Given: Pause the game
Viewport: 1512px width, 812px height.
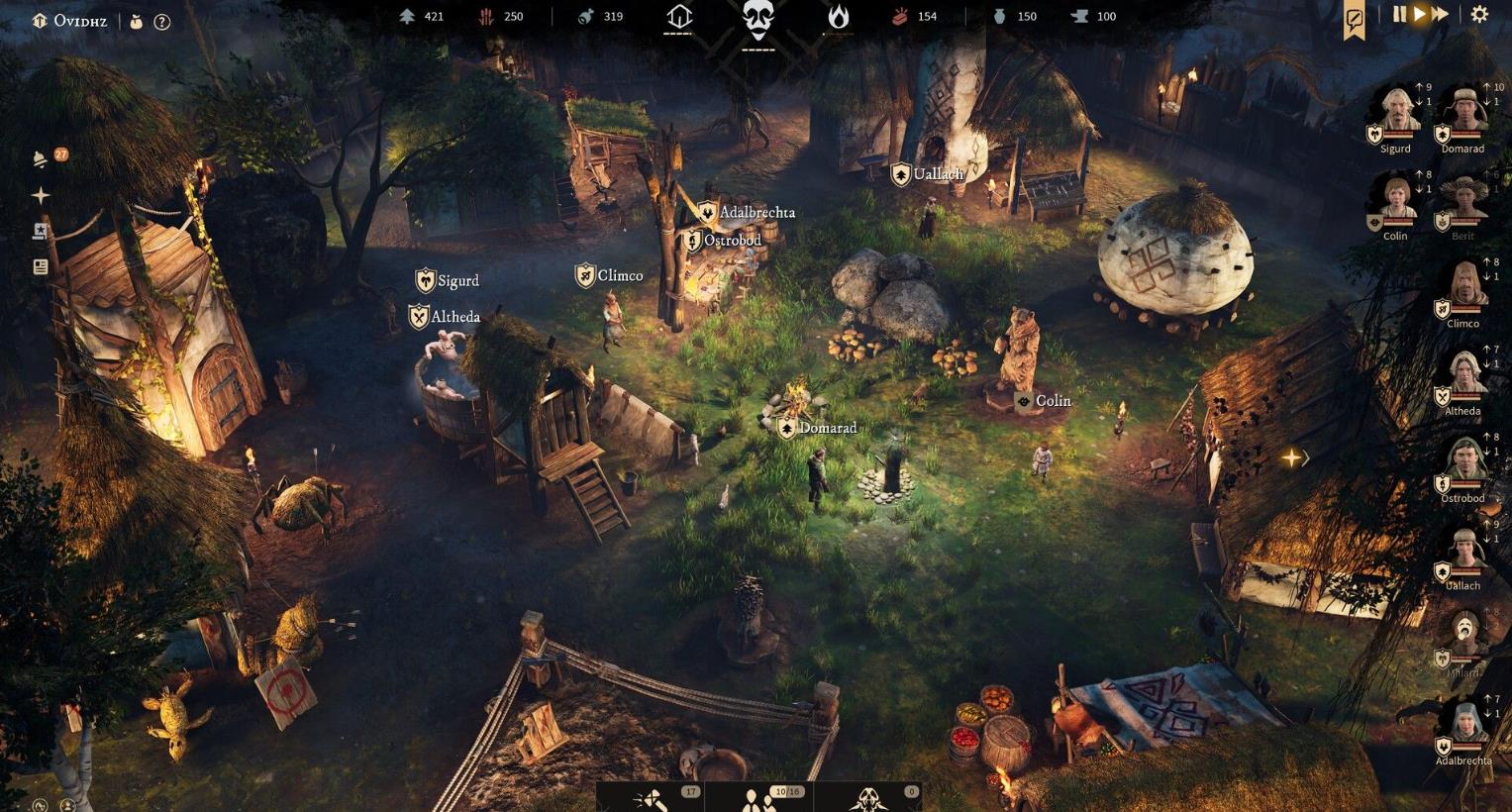Looking at the screenshot, I should pos(1399,15).
